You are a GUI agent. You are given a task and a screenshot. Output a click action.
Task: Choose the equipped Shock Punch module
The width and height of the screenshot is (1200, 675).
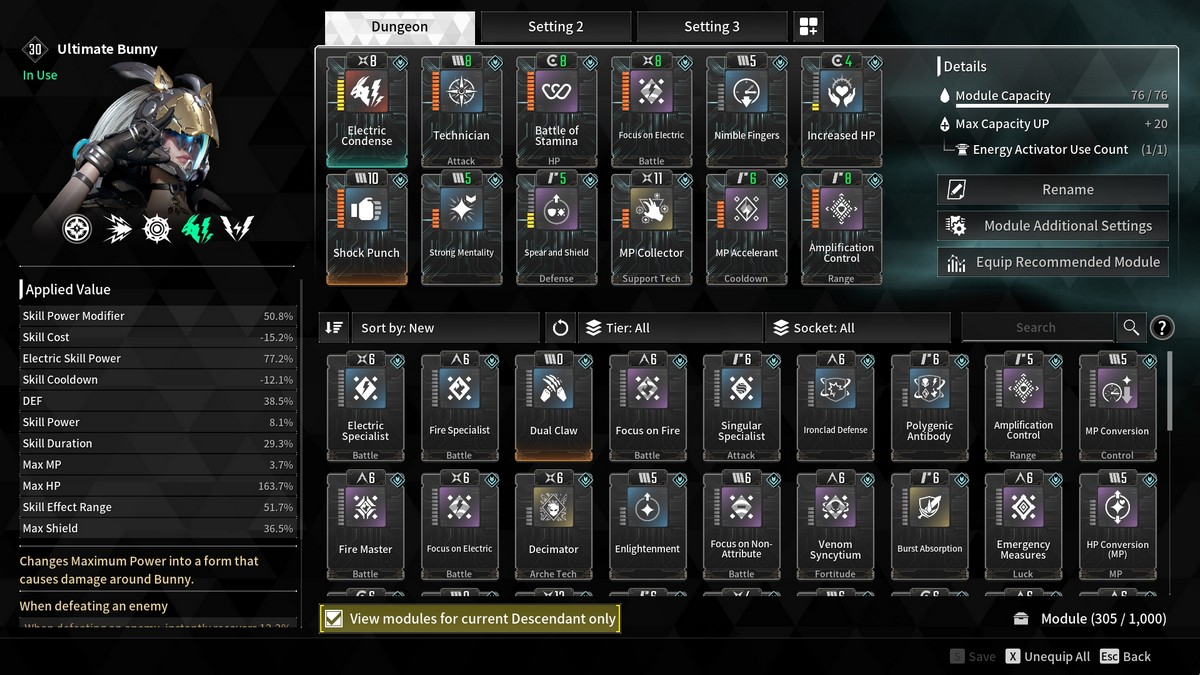point(367,228)
